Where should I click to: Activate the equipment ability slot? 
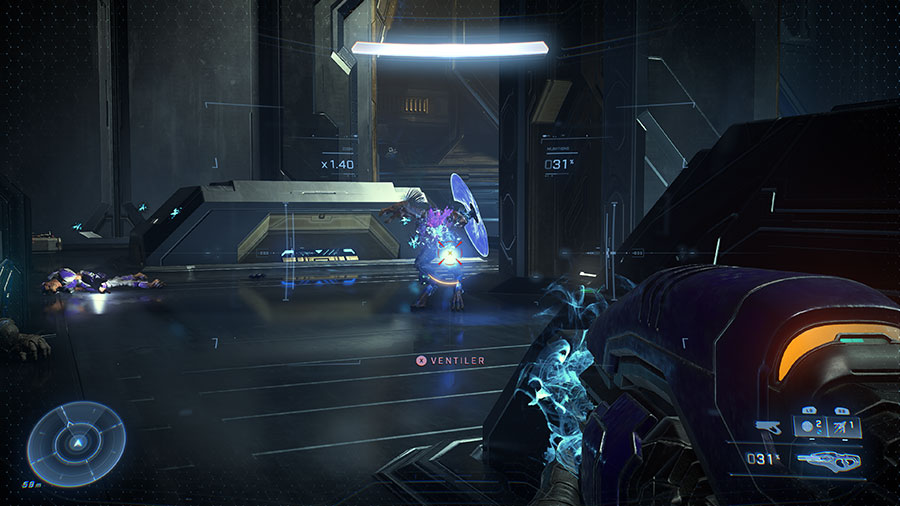[843, 427]
